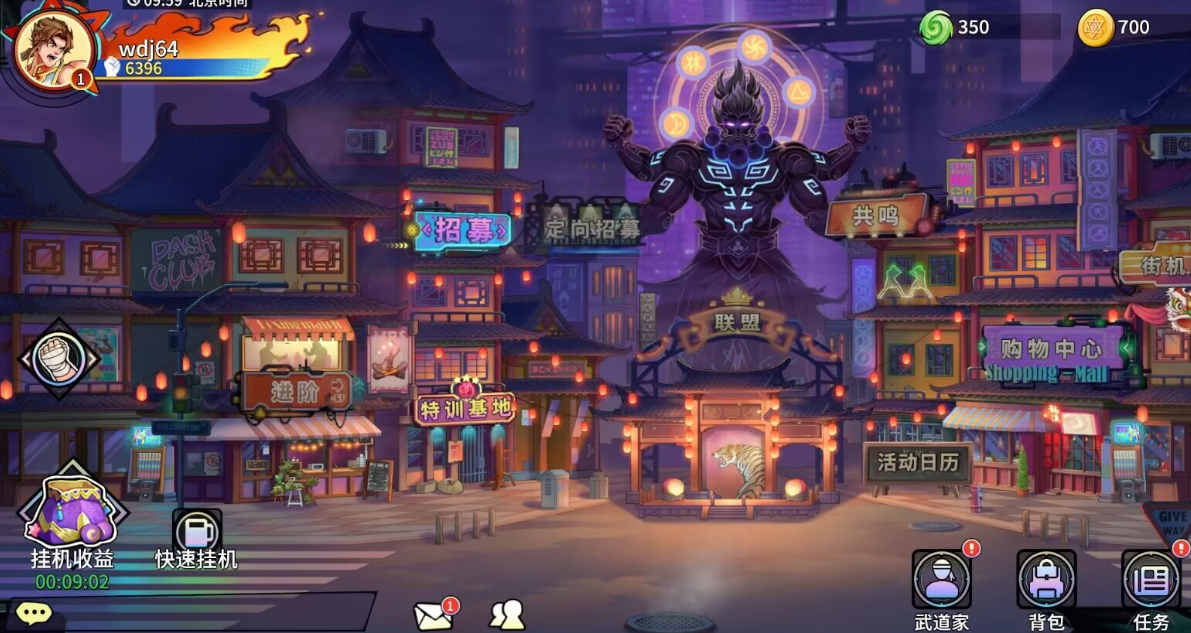Open the mail envelope inbox
1191x633 pixels.
click(433, 615)
